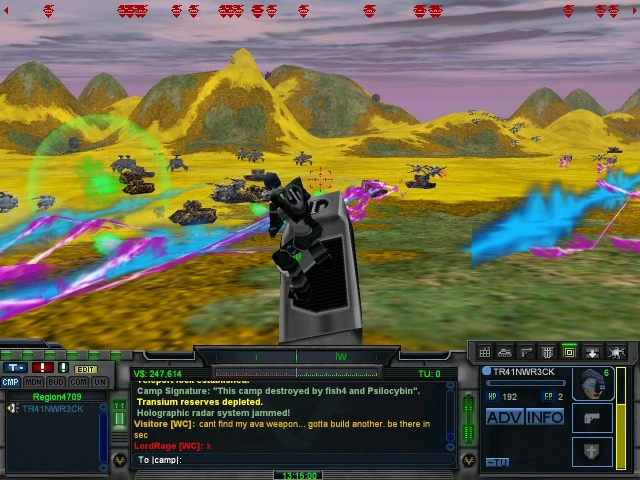This screenshot has width=640, height=480.
Task: Switch to the CMP chat tab
Action: point(10,382)
